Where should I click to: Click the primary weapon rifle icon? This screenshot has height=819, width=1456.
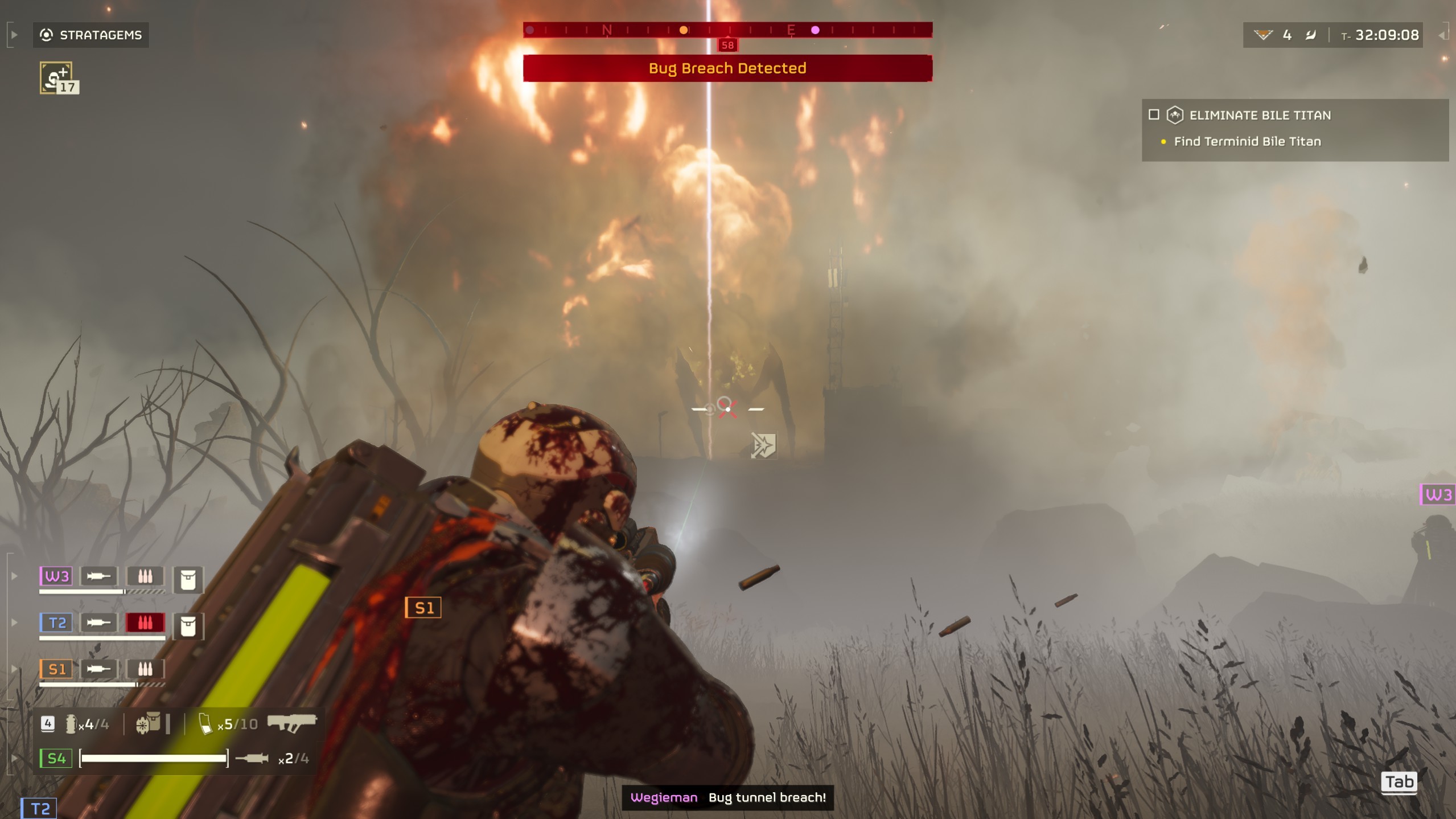pos(291,723)
